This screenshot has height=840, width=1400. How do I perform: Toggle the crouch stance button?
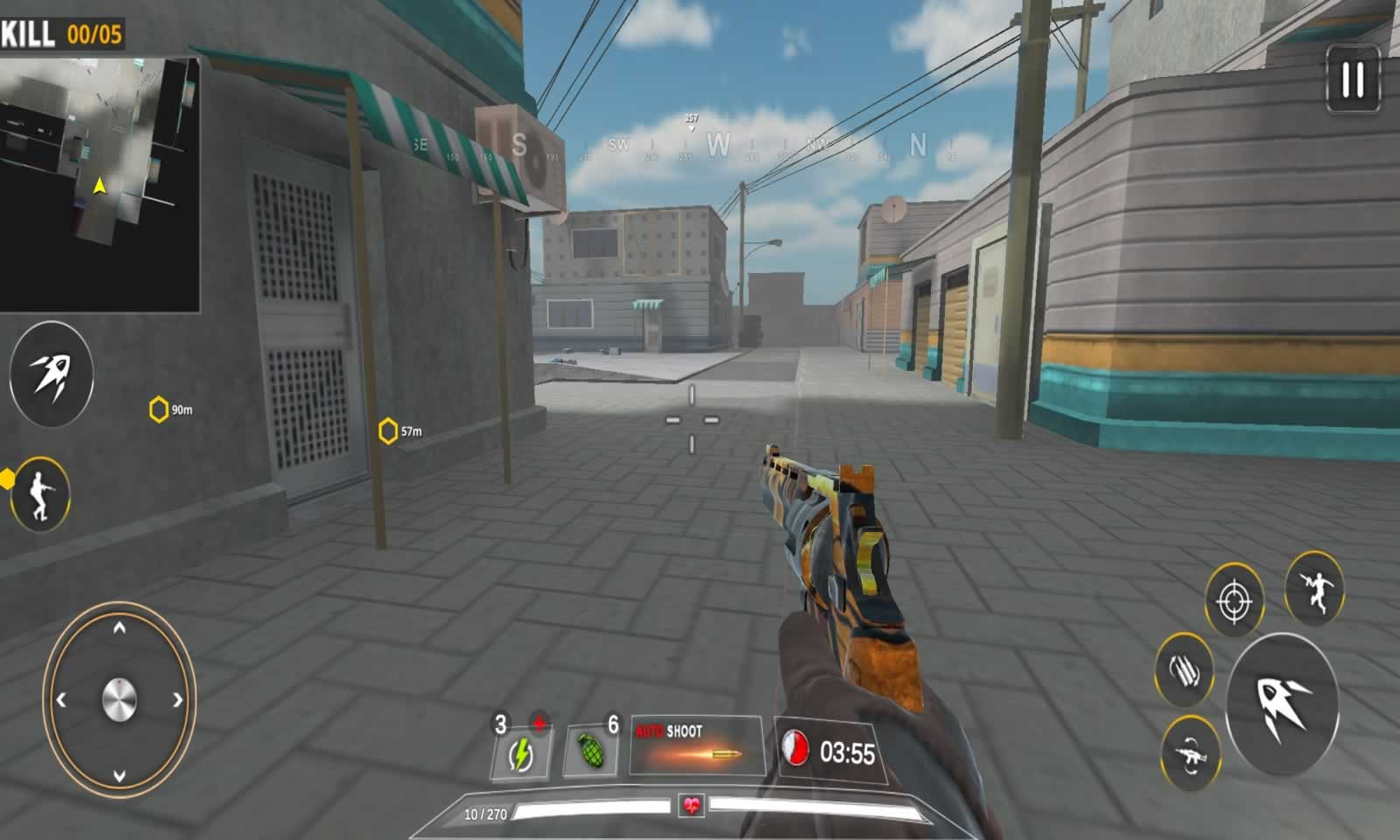click(x=40, y=494)
